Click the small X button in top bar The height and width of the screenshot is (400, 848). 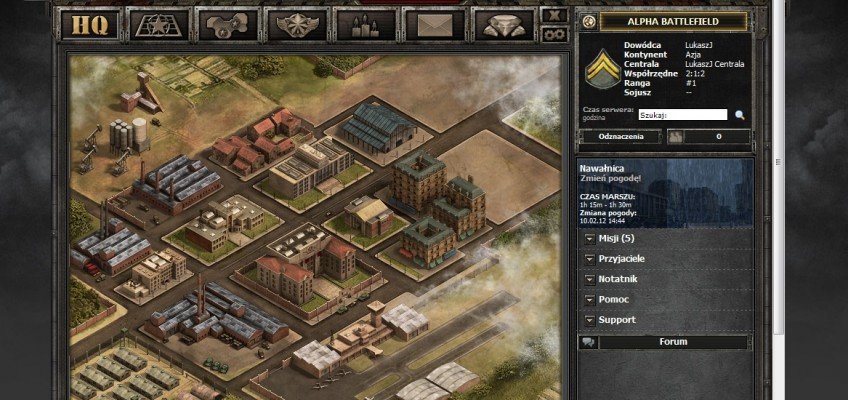click(x=554, y=15)
